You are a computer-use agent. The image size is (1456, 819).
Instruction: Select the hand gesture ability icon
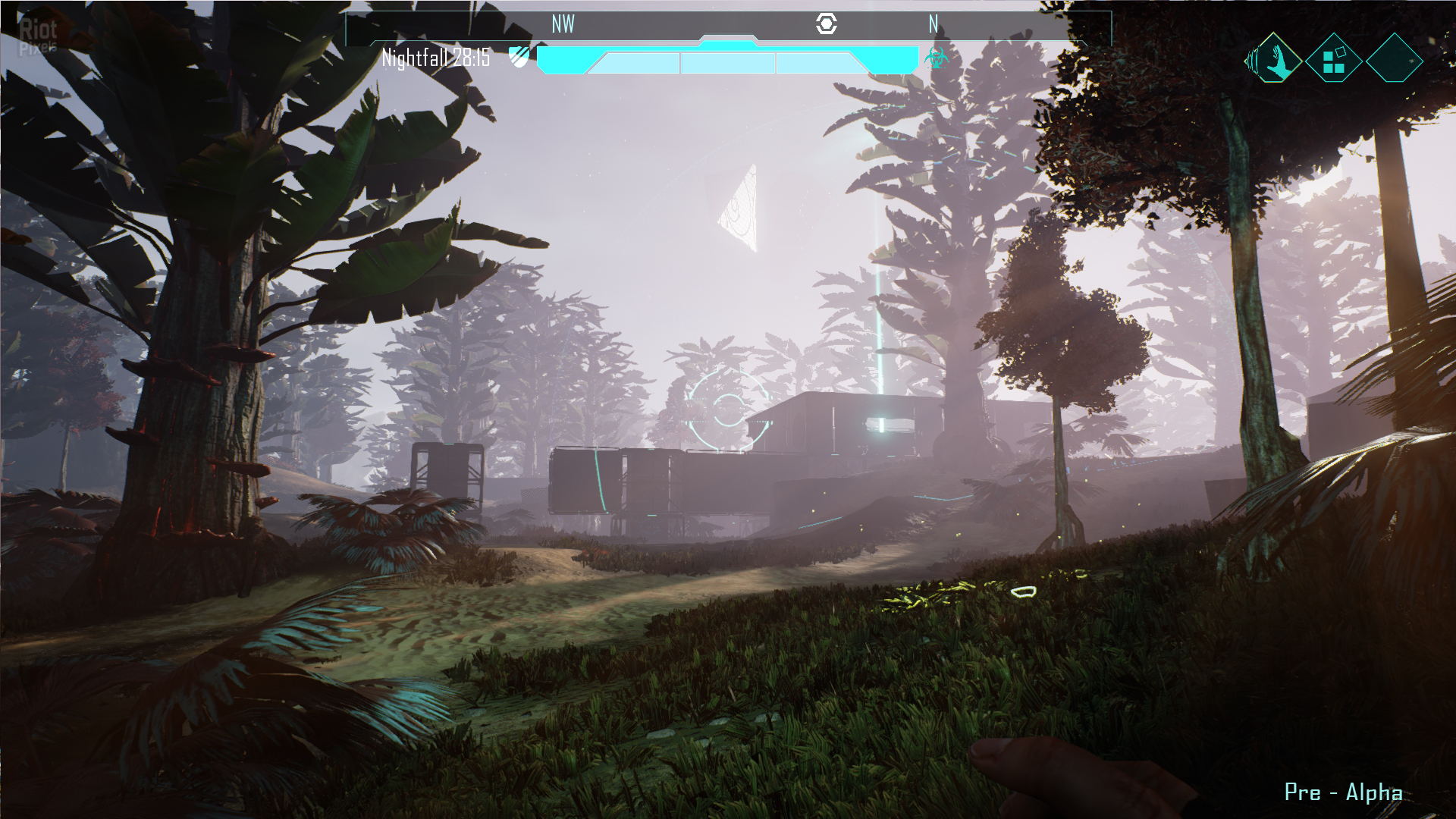[x=1276, y=59]
